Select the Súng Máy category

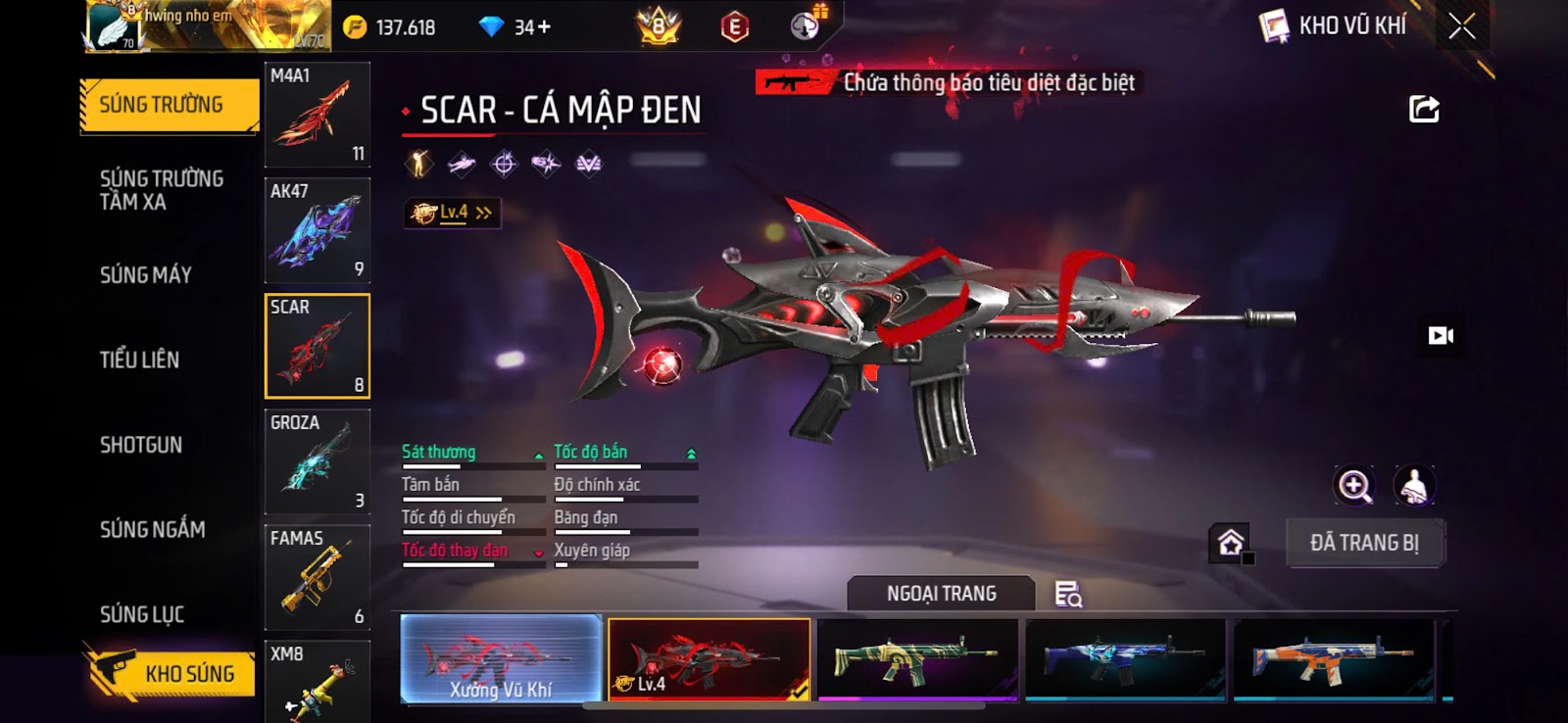pyautogui.click(x=146, y=275)
